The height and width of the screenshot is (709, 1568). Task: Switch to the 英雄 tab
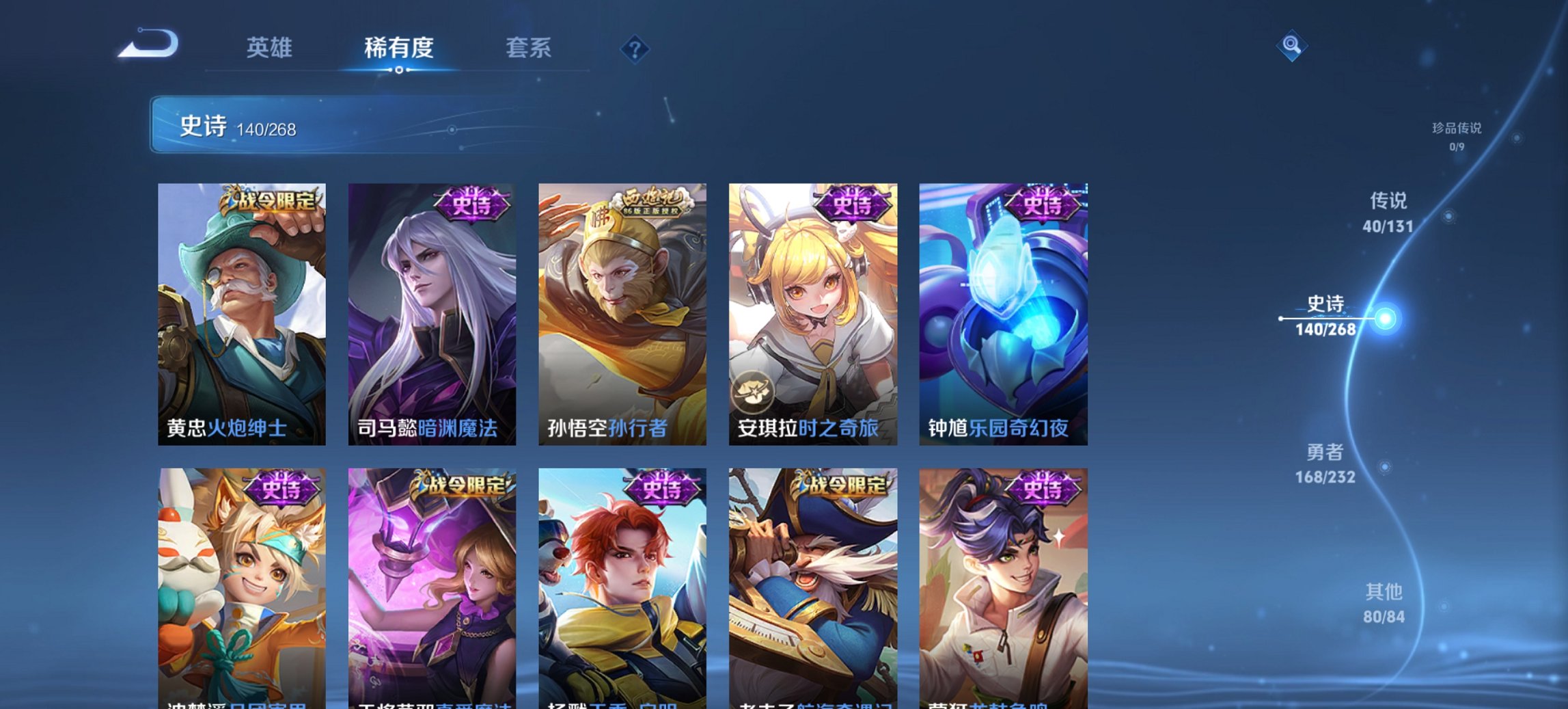click(x=271, y=48)
